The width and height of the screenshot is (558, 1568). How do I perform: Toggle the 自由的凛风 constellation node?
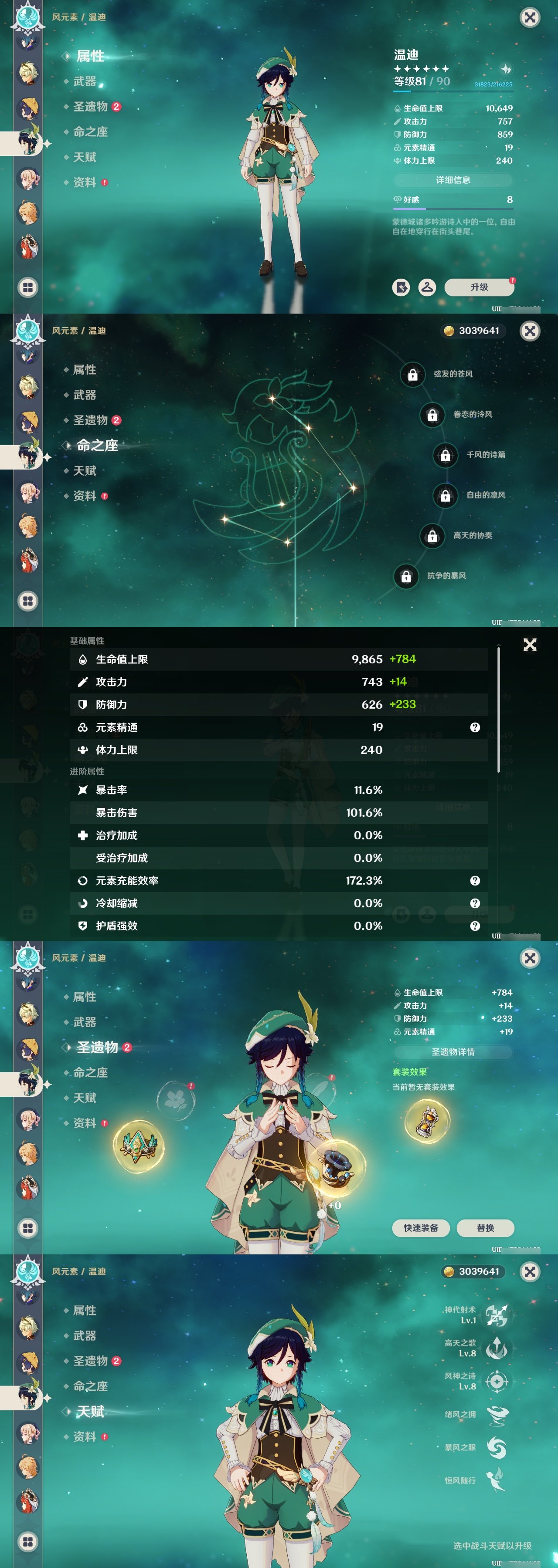(445, 495)
